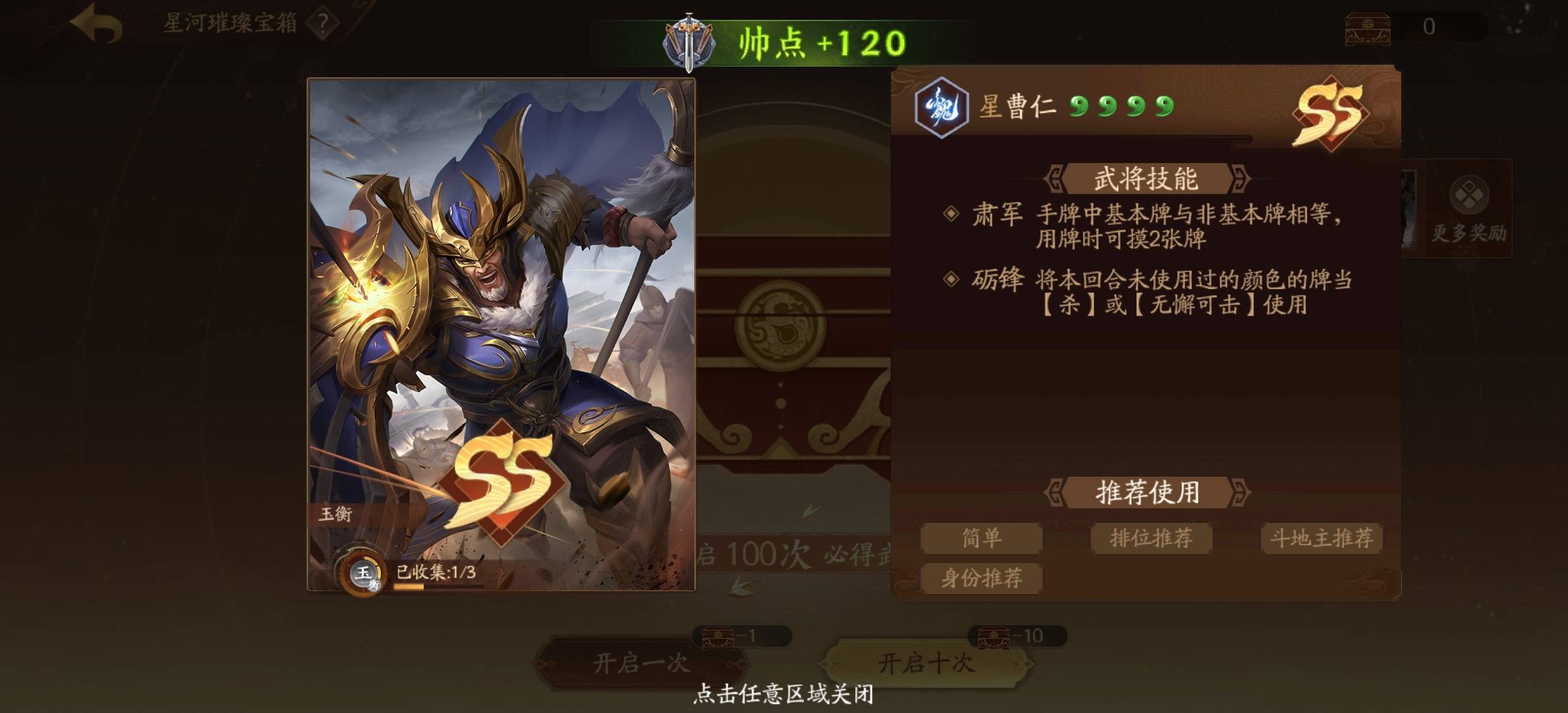Select the 斗地主推荐 tag
This screenshot has width=1568, height=713.
(1321, 538)
